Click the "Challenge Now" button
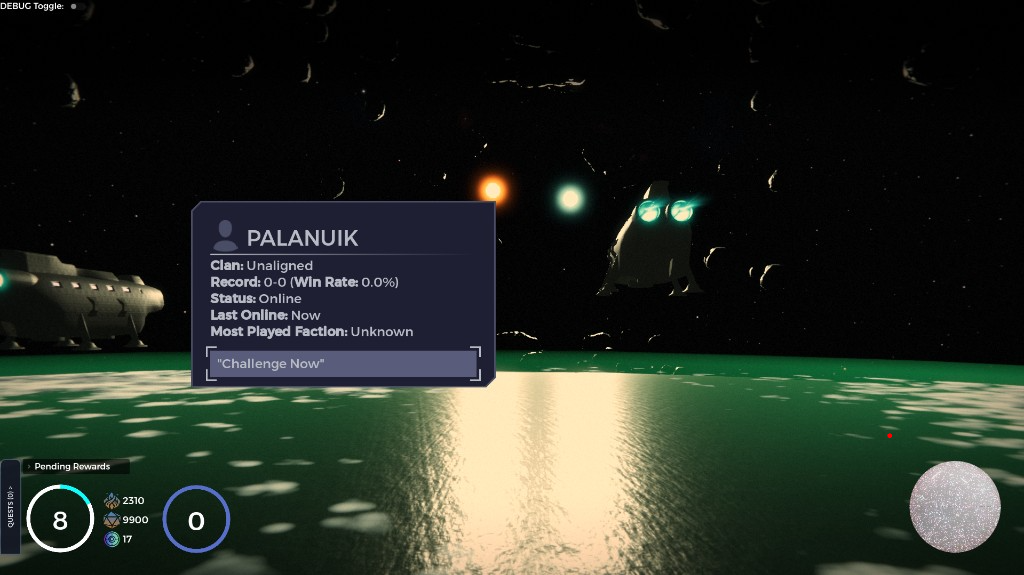Image resolution: width=1024 pixels, height=575 pixels. pos(344,364)
